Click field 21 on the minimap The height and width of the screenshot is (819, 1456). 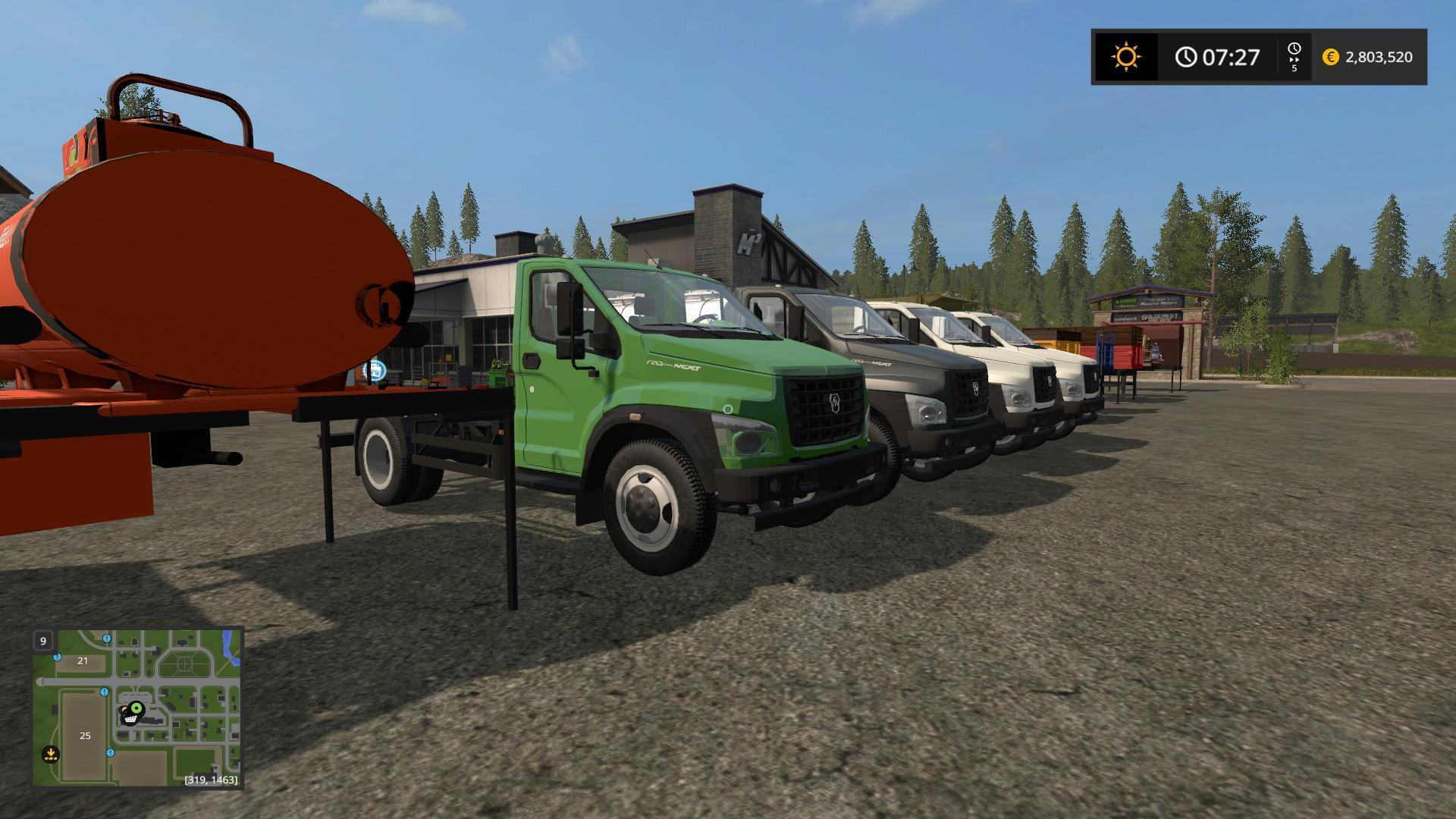pos(83,661)
